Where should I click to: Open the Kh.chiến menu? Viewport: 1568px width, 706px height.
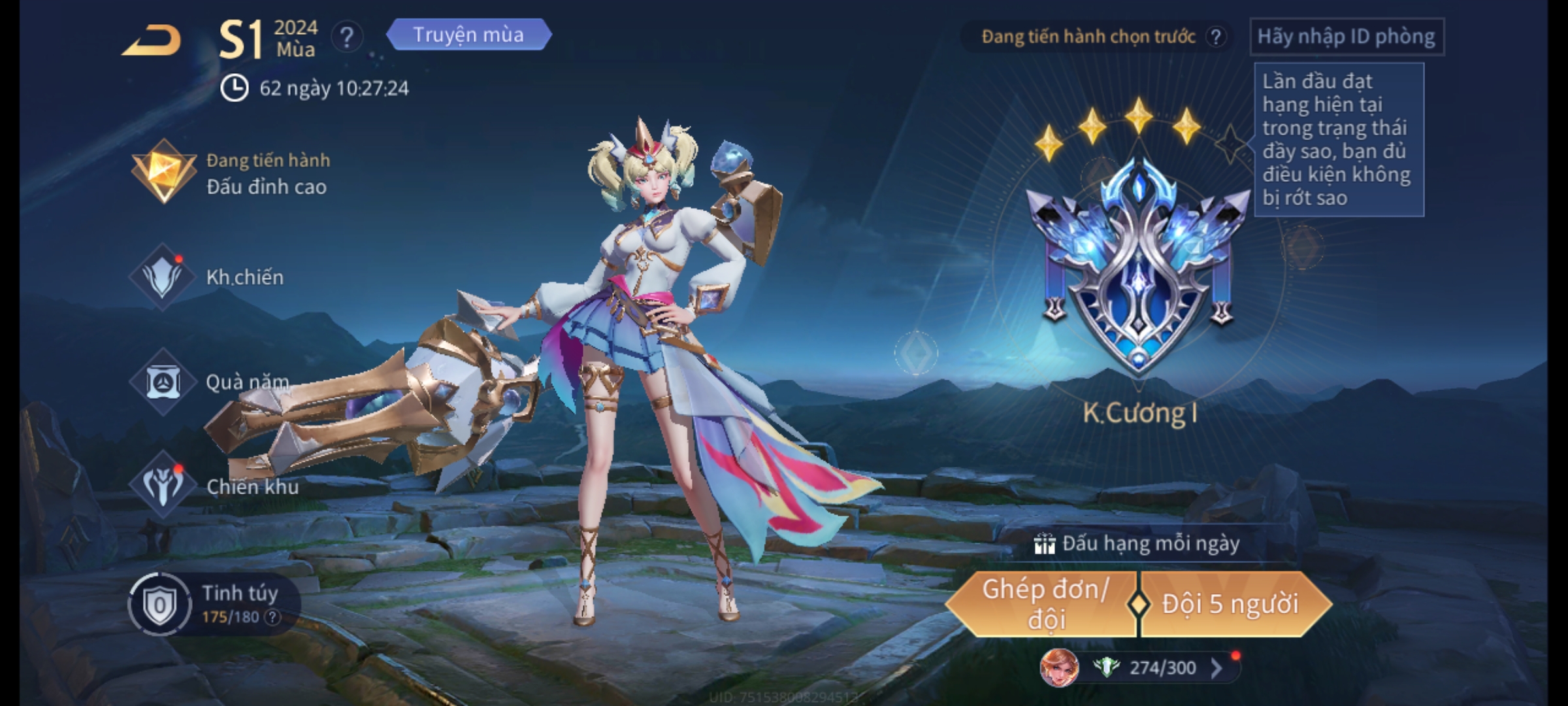tap(209, 277)
